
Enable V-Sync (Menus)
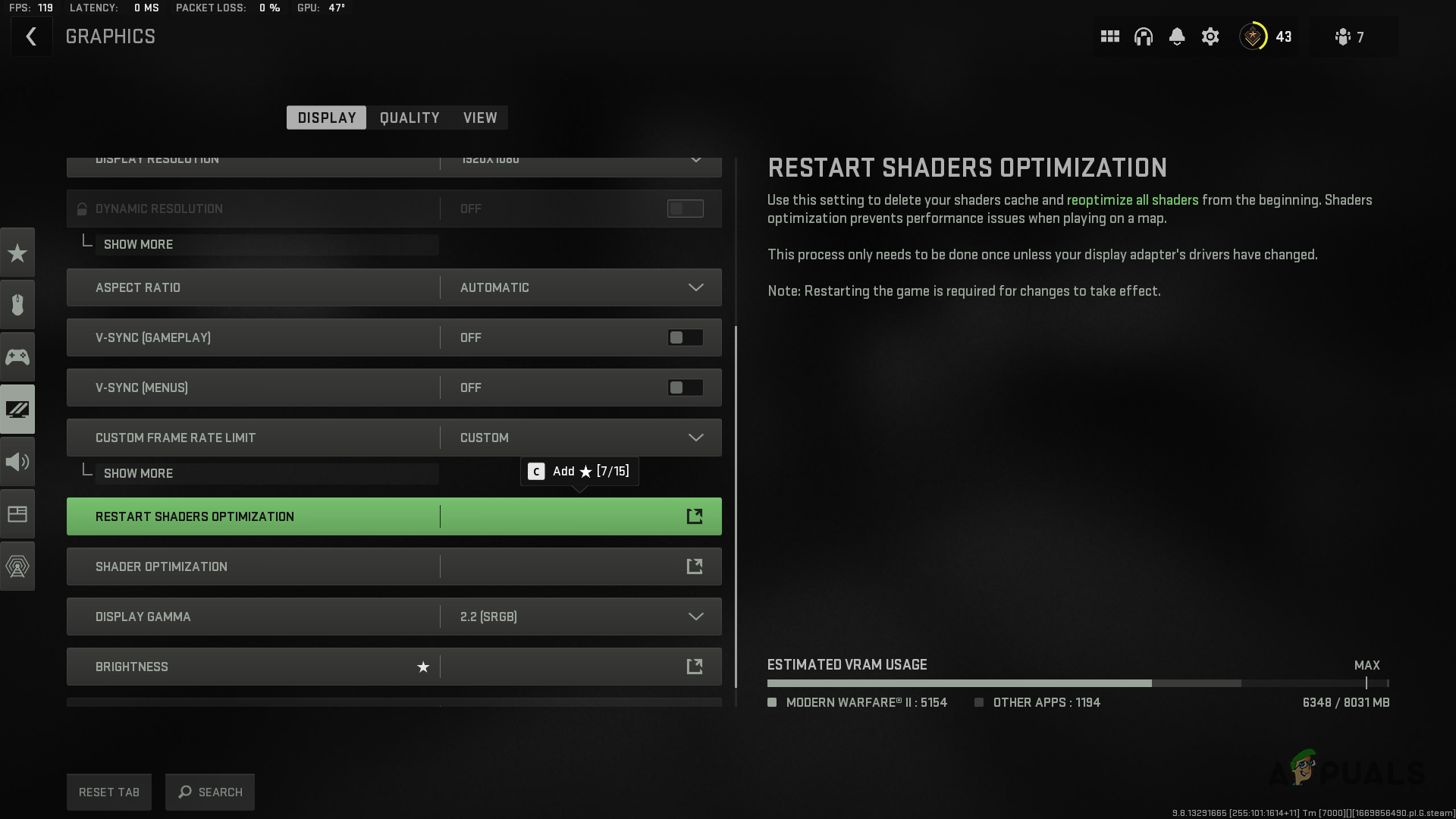click(684, 388)
